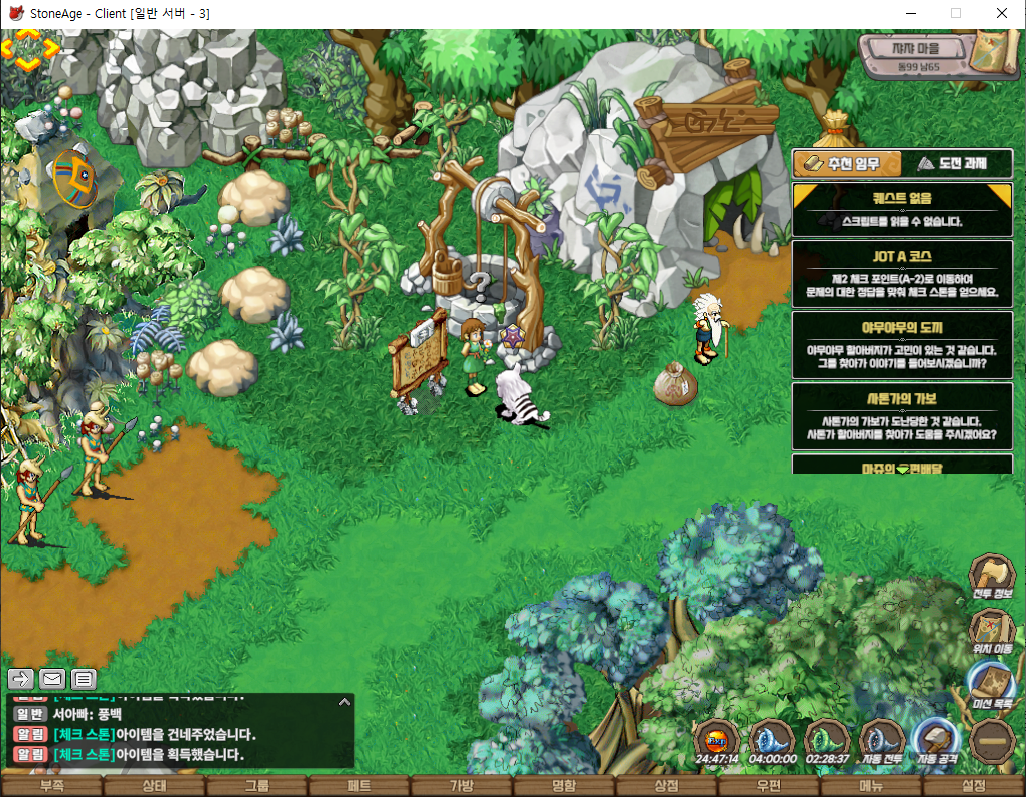Toggle the 미션 목록 scroll icon

point(991,685)
